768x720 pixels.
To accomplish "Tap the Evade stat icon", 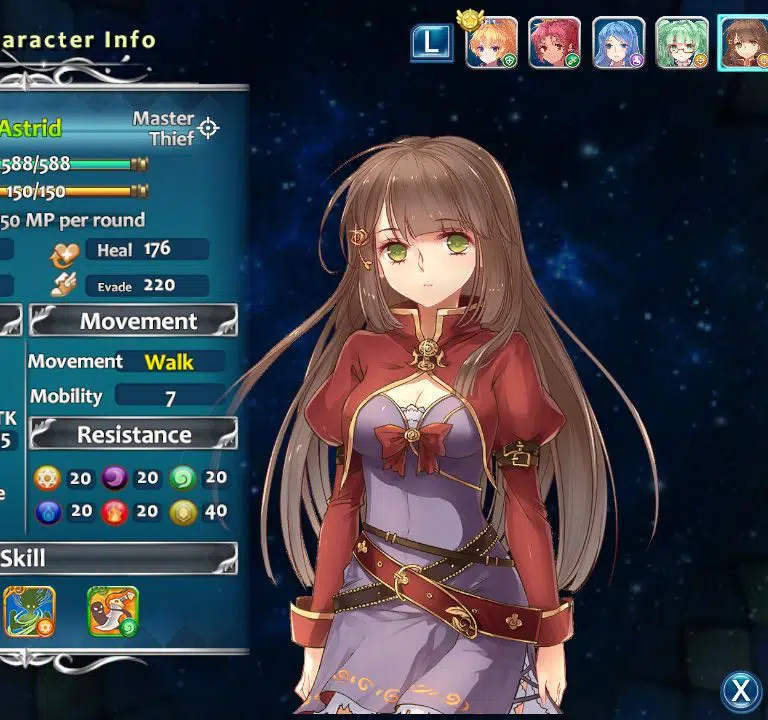I will tap(64, 286).
